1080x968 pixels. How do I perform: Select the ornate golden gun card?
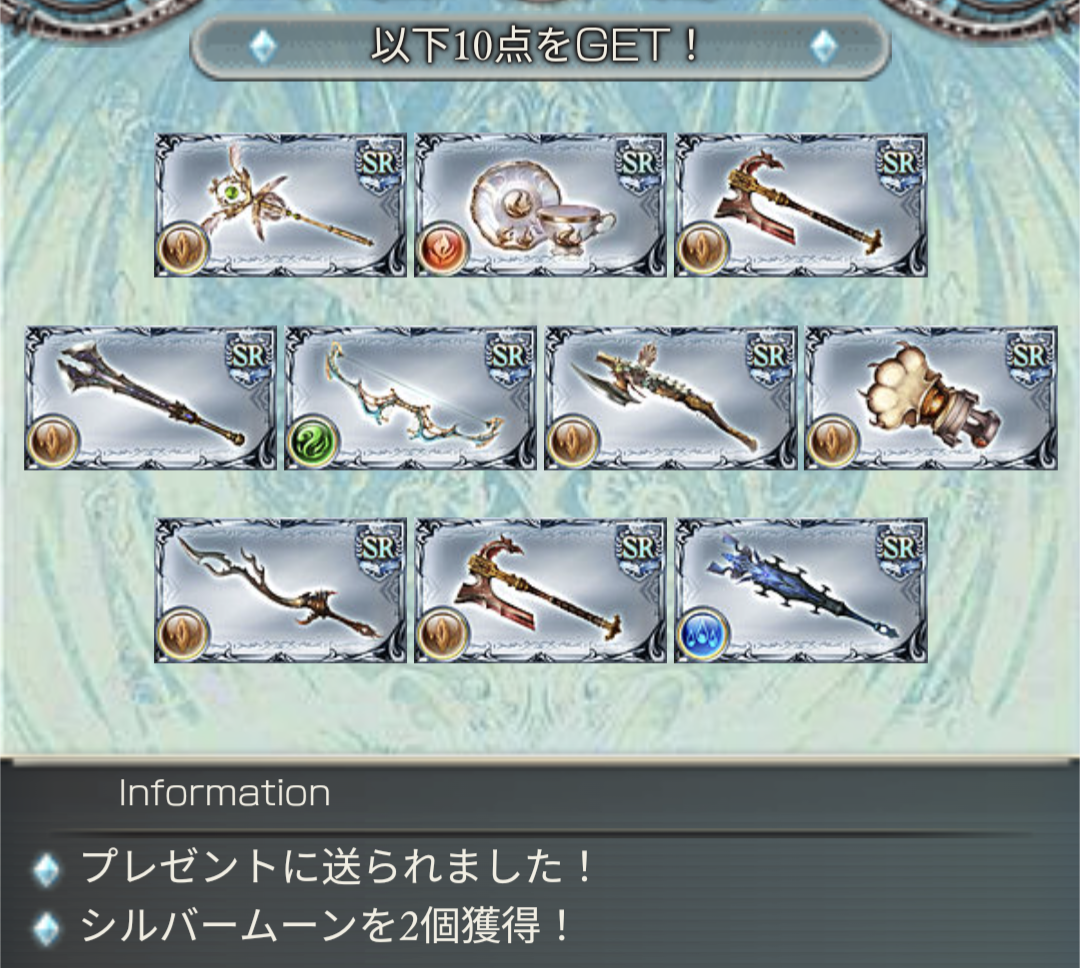coord(670,397)
